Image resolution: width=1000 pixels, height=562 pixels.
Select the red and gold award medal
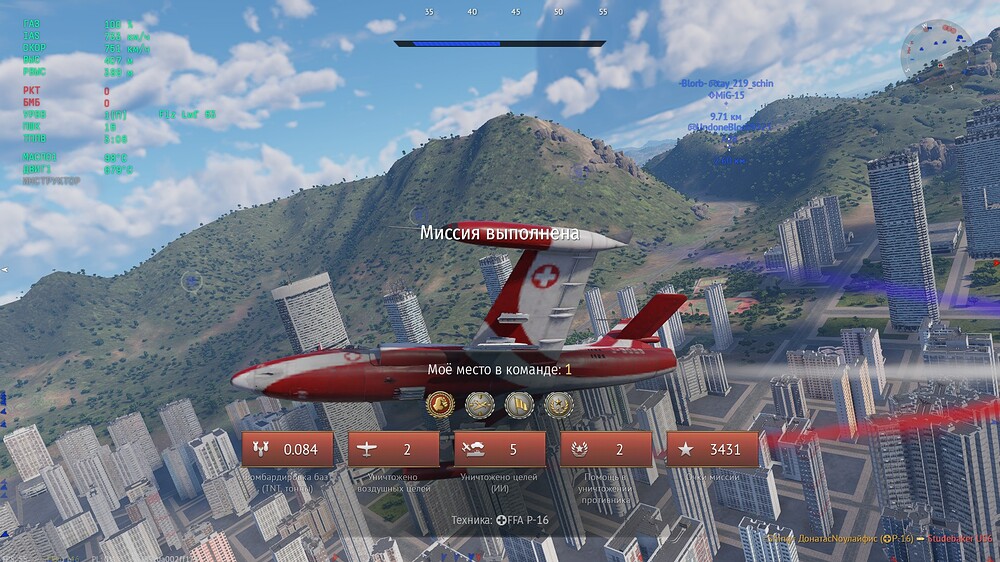(x=440, y=404)
